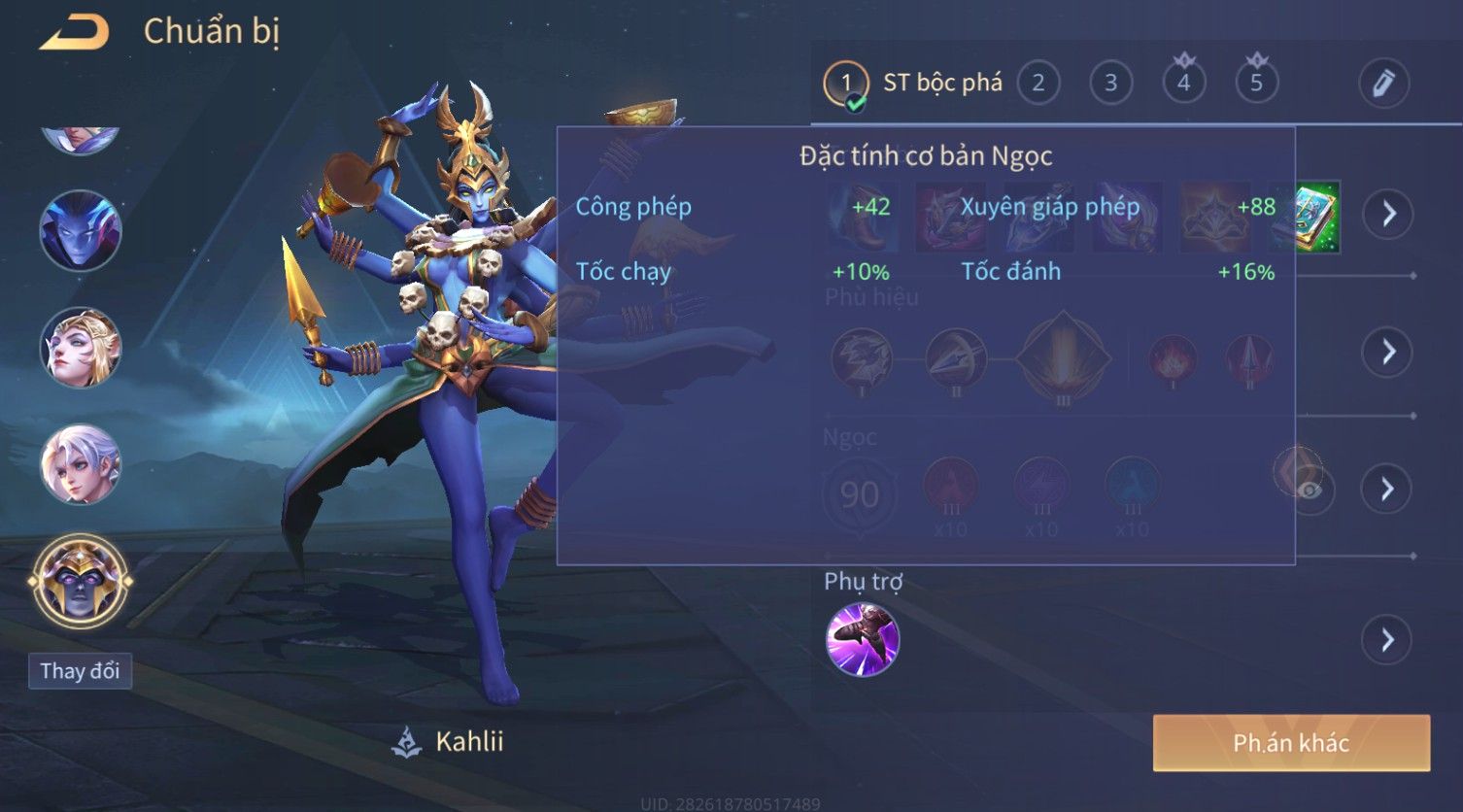
Task: Open the Phù hiệu details arrow
Action: pos(1388,352)
